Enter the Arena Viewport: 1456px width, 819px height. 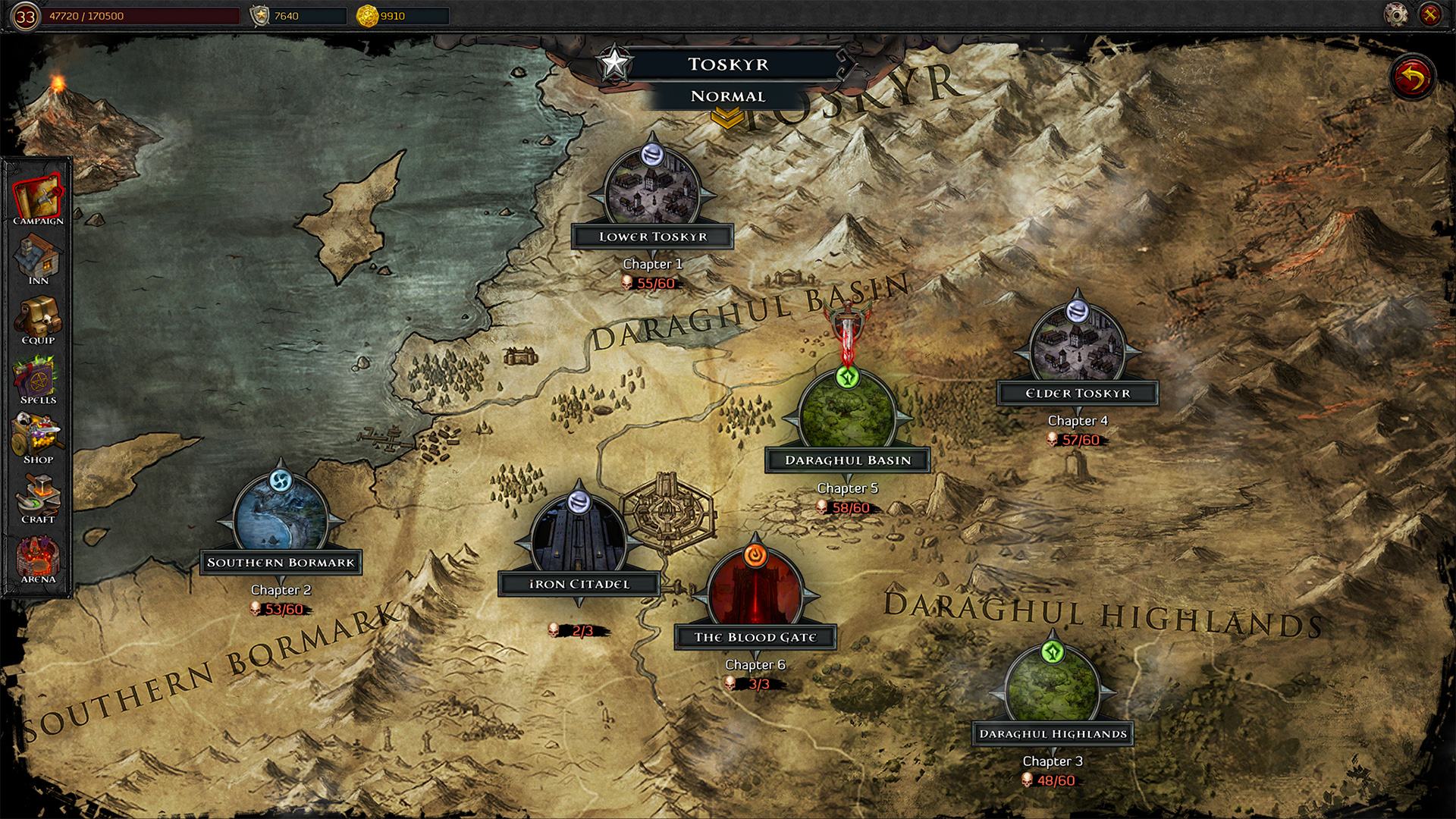[x=38, y=559]
